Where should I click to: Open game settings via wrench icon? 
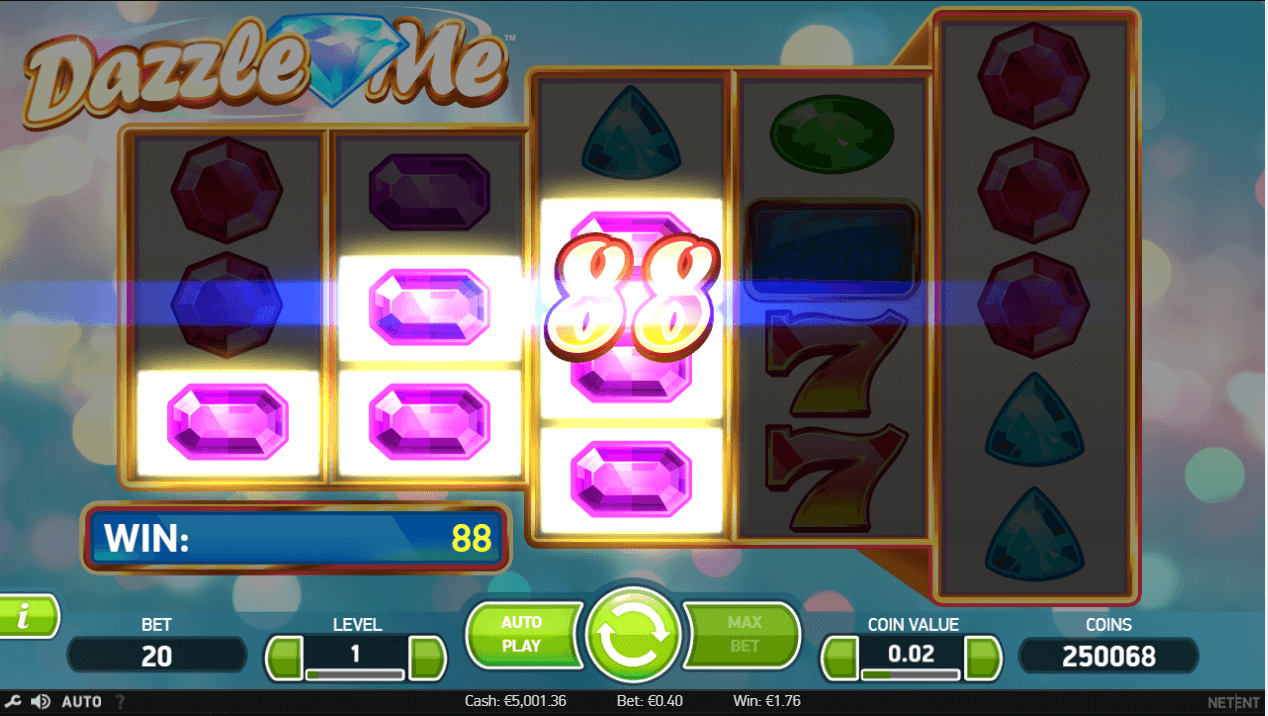coord(14,701)
